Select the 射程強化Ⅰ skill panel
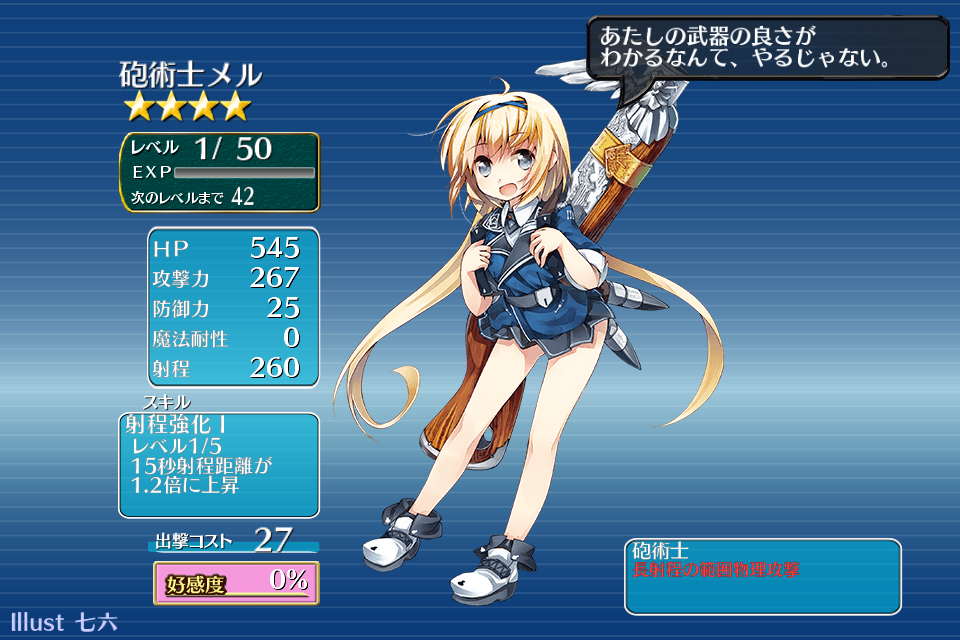Screen dimensions: 960x640 pyautogui.click(x=219, y=464)
